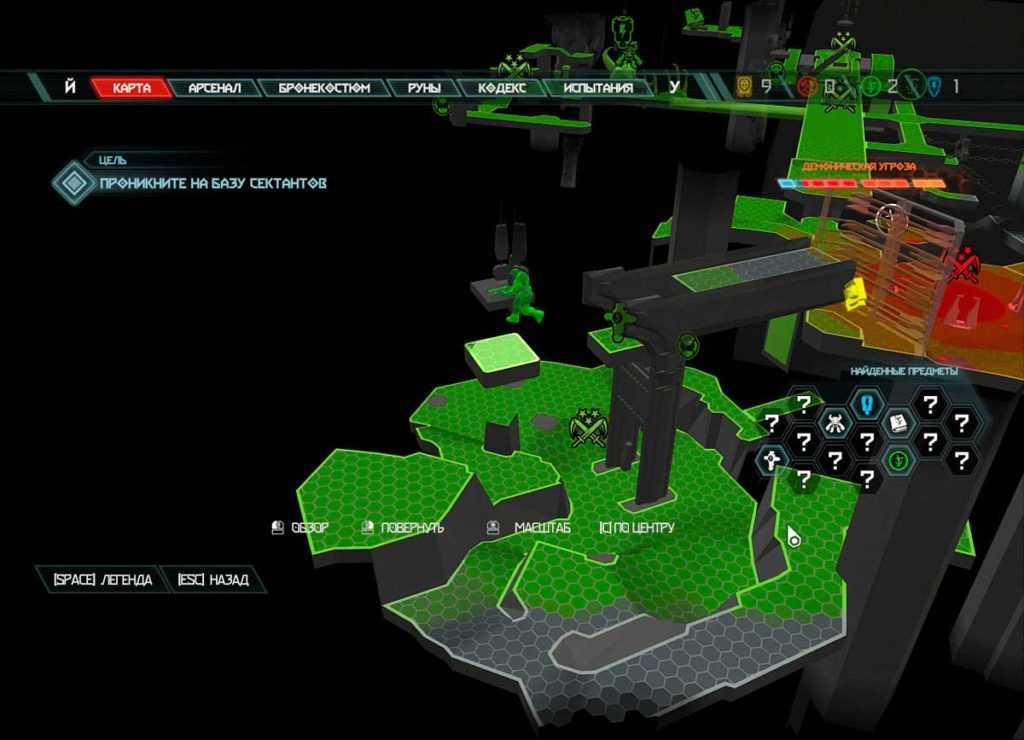Go back with the Назад button

212,580
